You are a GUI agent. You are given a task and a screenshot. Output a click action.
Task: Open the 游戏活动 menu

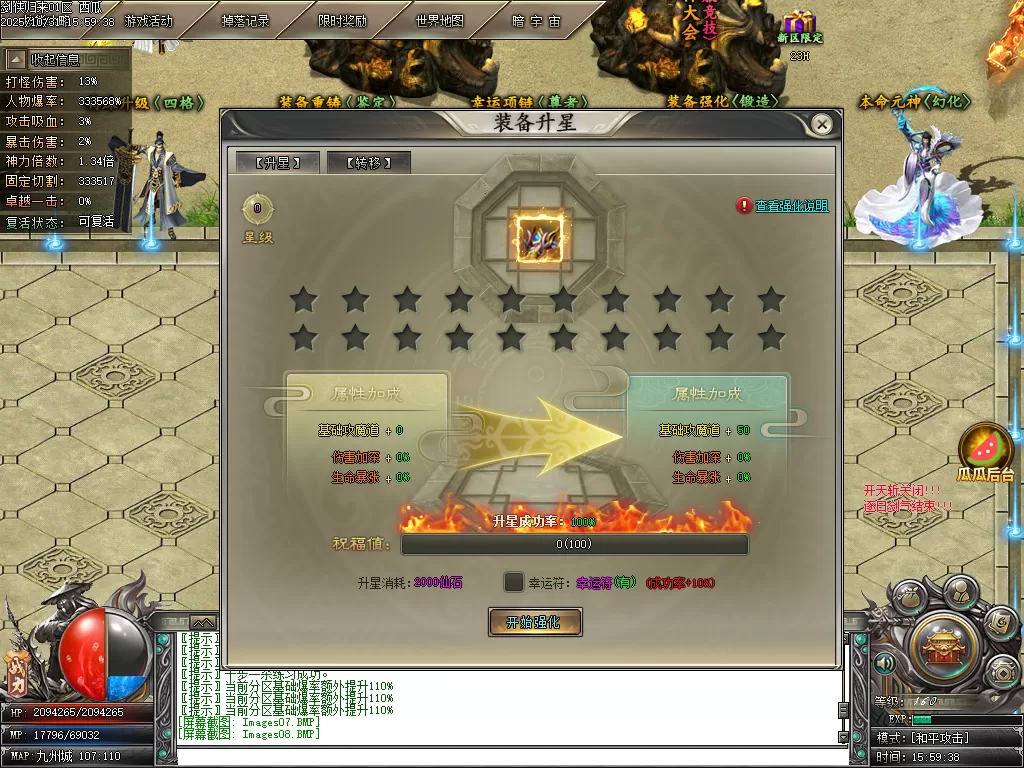coord(149,21)
